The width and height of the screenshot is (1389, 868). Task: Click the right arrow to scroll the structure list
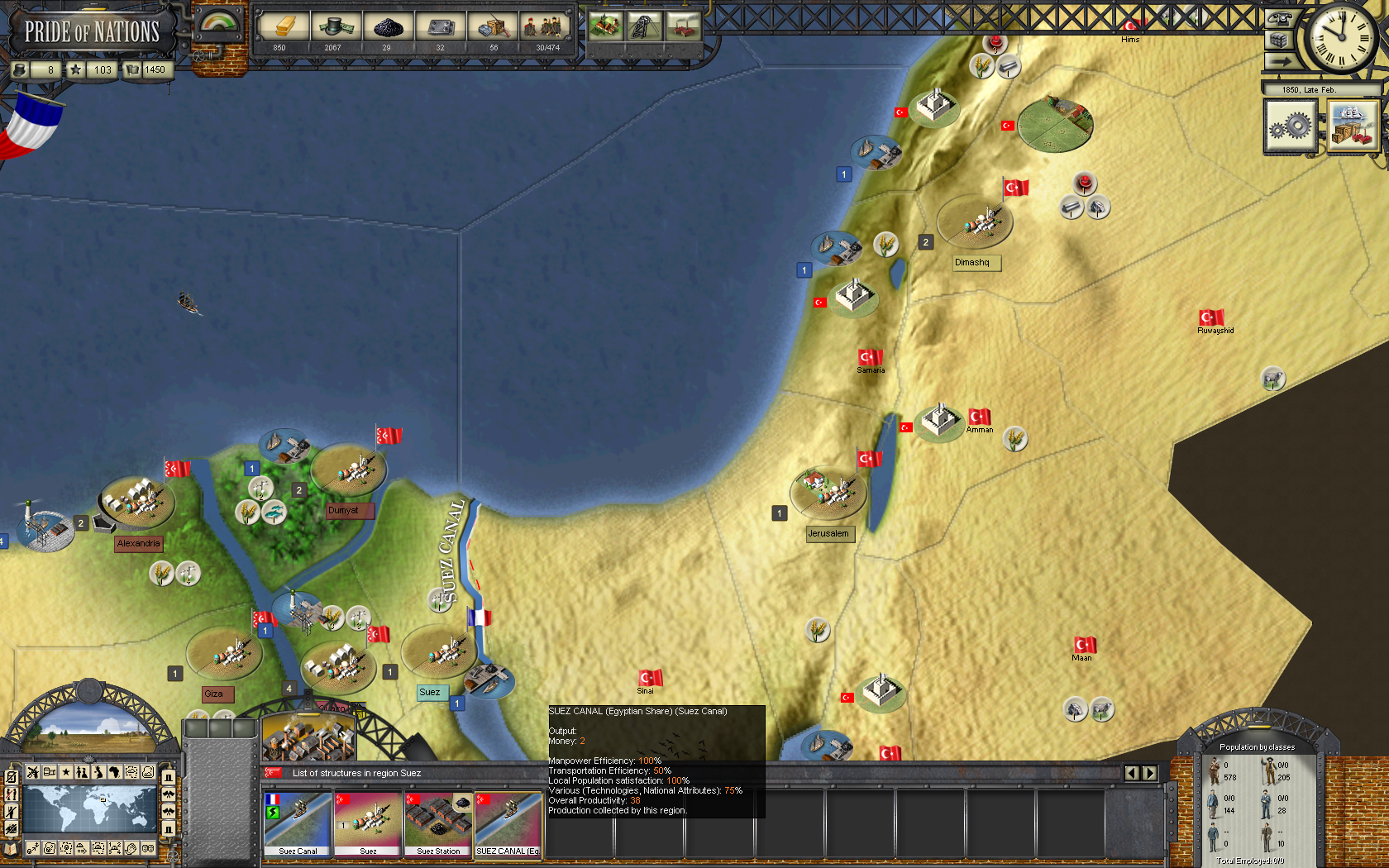point(1151,774)
